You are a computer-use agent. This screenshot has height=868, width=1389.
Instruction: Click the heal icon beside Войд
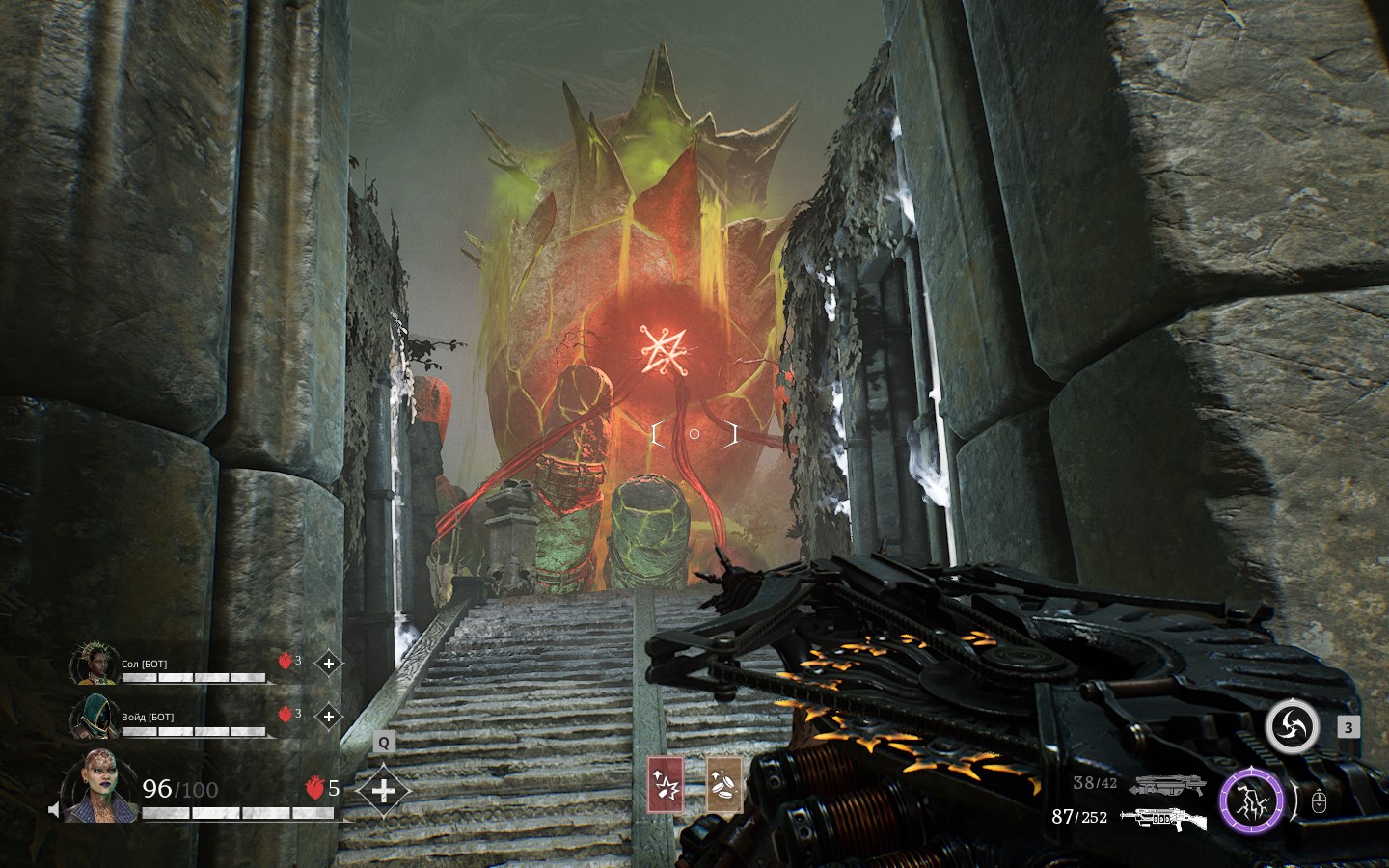click(x=328, y=717)
